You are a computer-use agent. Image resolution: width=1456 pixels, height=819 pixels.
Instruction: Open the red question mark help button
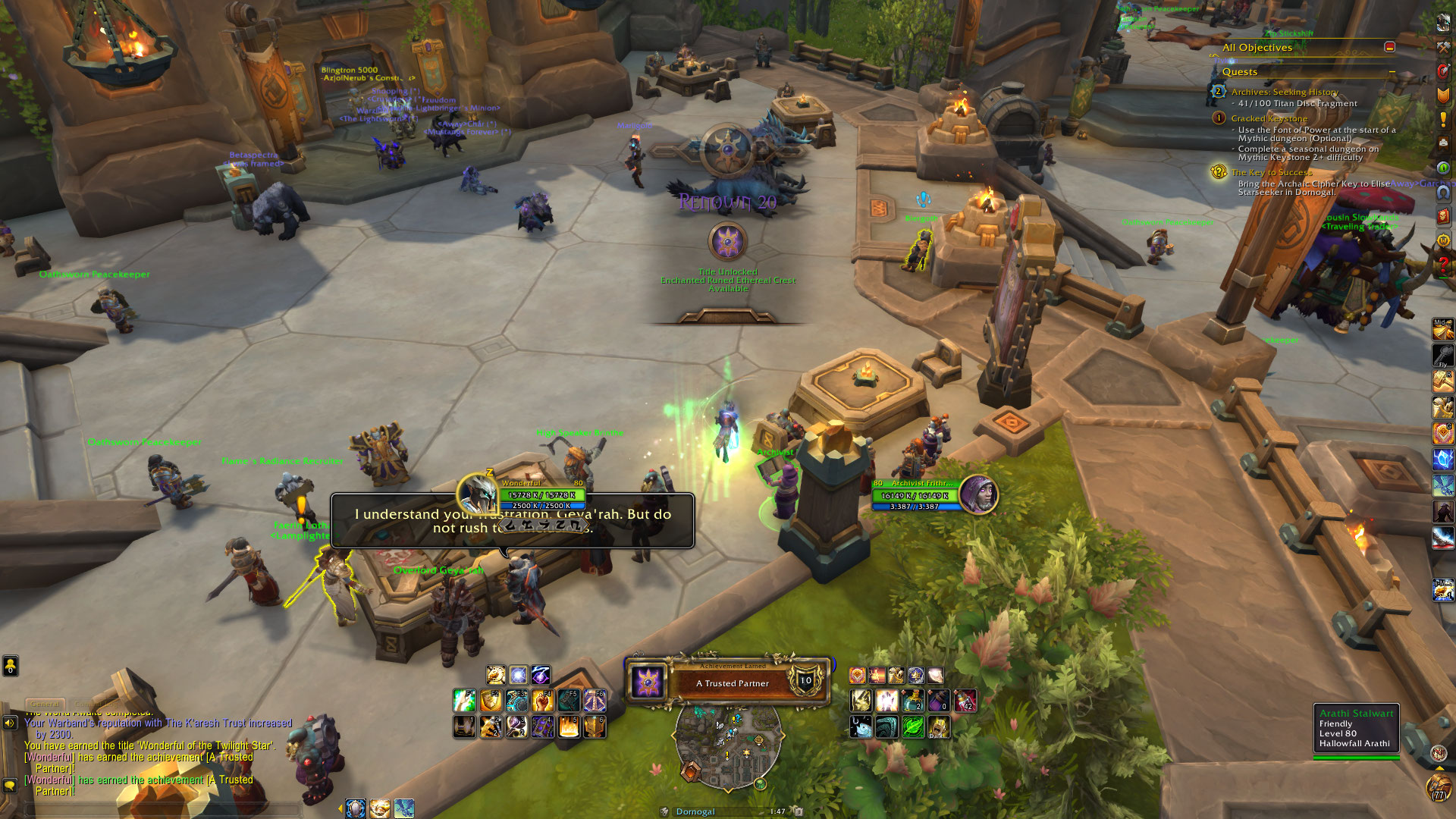pos(1443,265)
